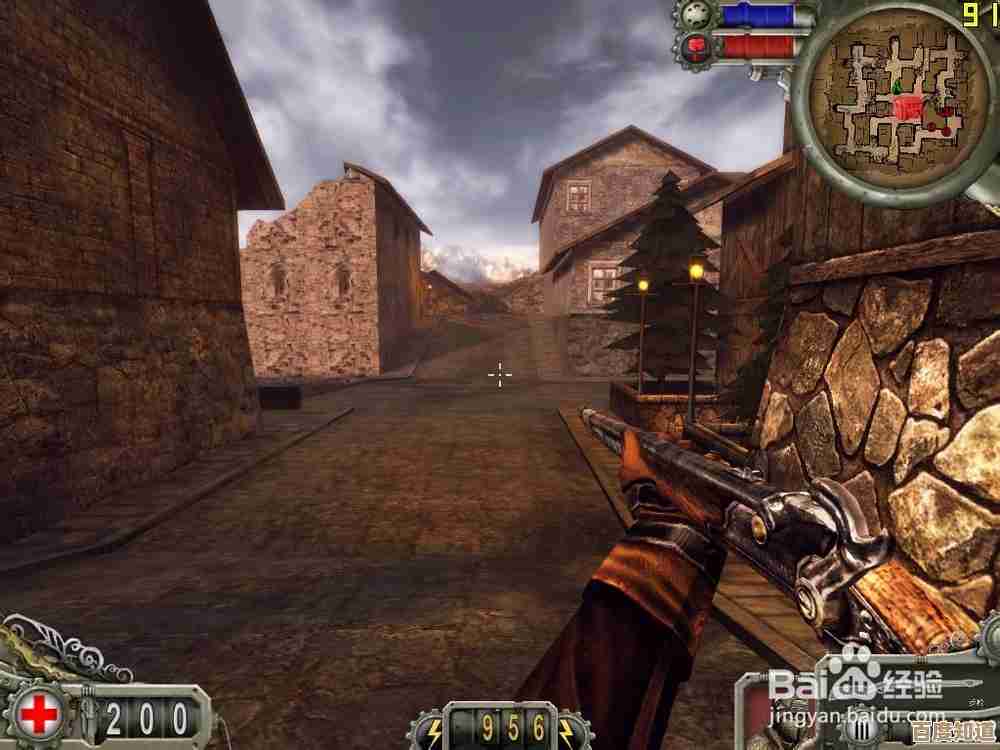The image size is (1000, 750).
Task: Select the red cross health icon
Action: [40, 714]
